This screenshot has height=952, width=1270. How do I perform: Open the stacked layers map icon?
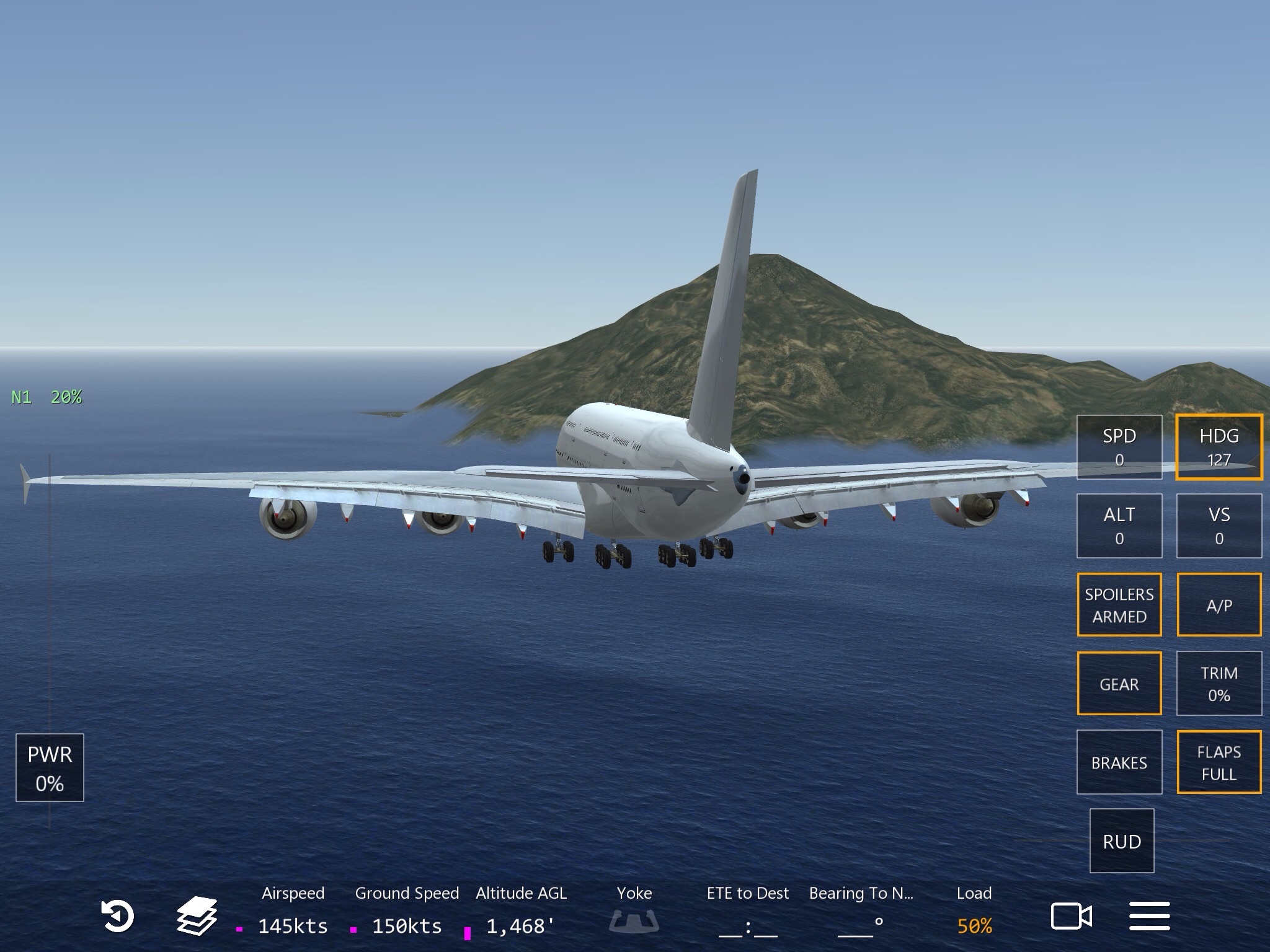(x=197, y=916)
